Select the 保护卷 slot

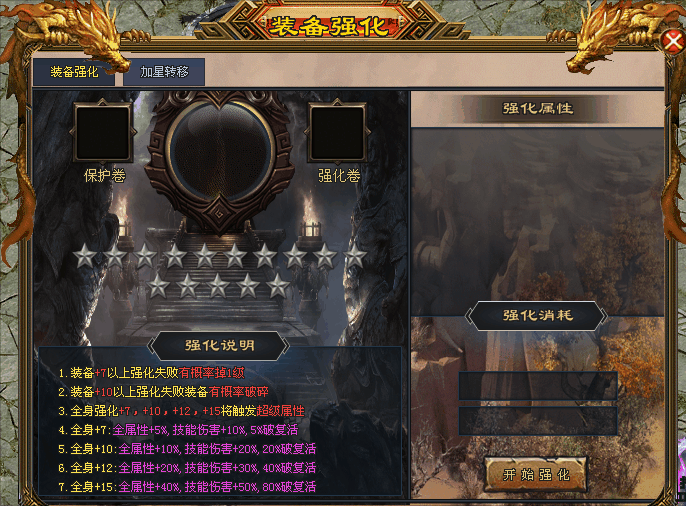(x=103, y=133)
